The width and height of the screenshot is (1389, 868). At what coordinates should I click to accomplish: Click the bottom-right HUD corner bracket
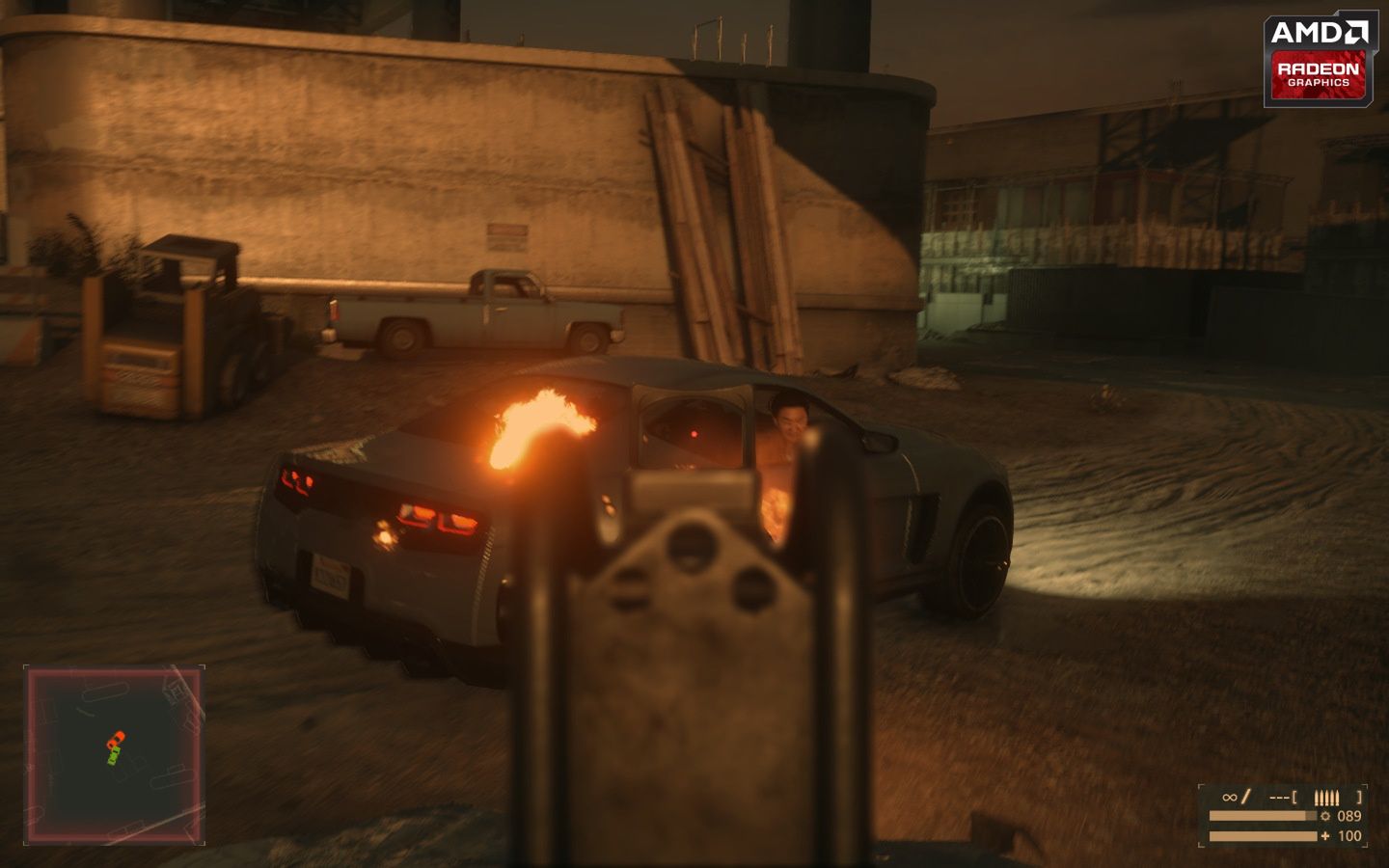(1366, 844)
